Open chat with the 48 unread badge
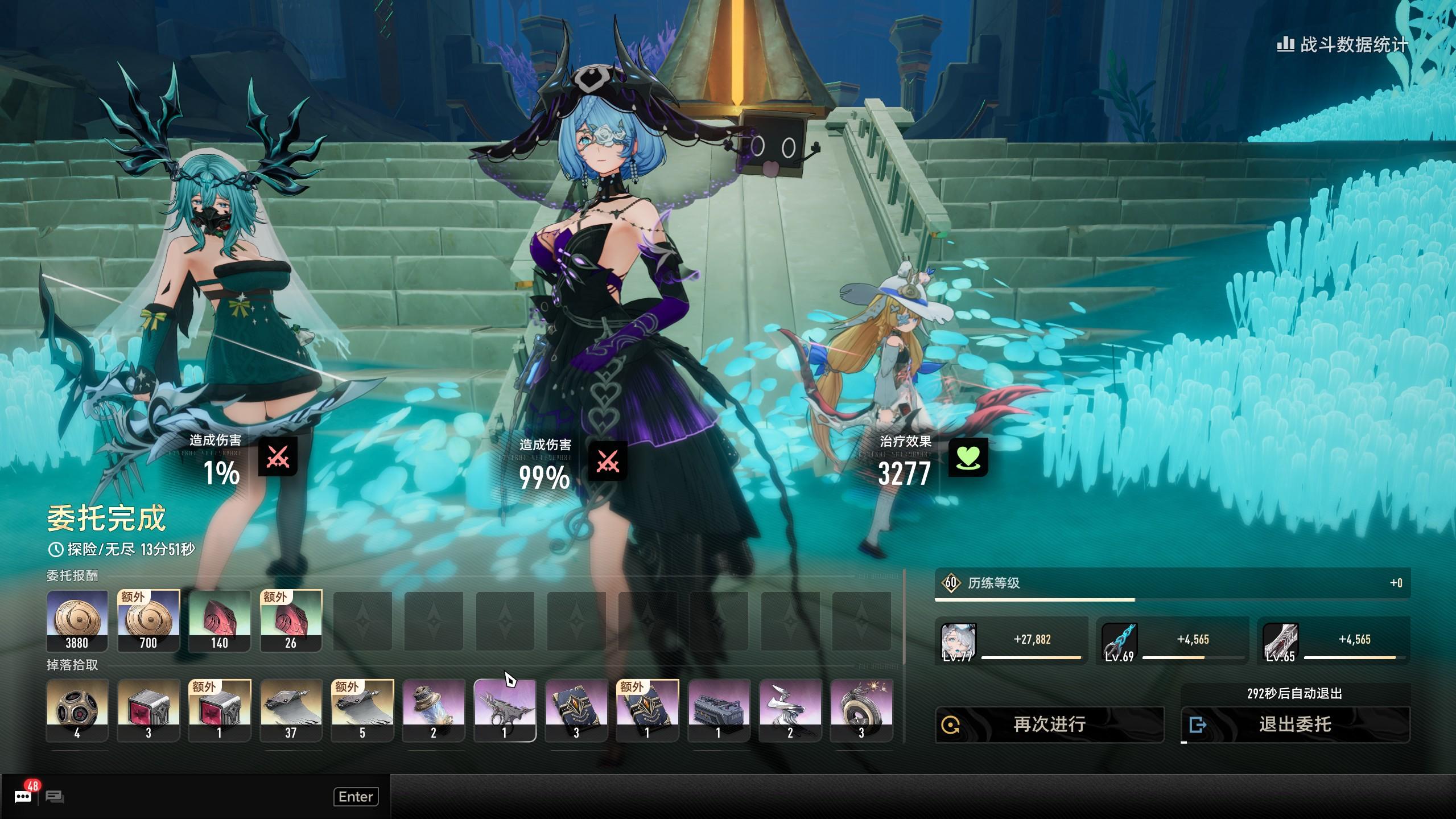 23,796
